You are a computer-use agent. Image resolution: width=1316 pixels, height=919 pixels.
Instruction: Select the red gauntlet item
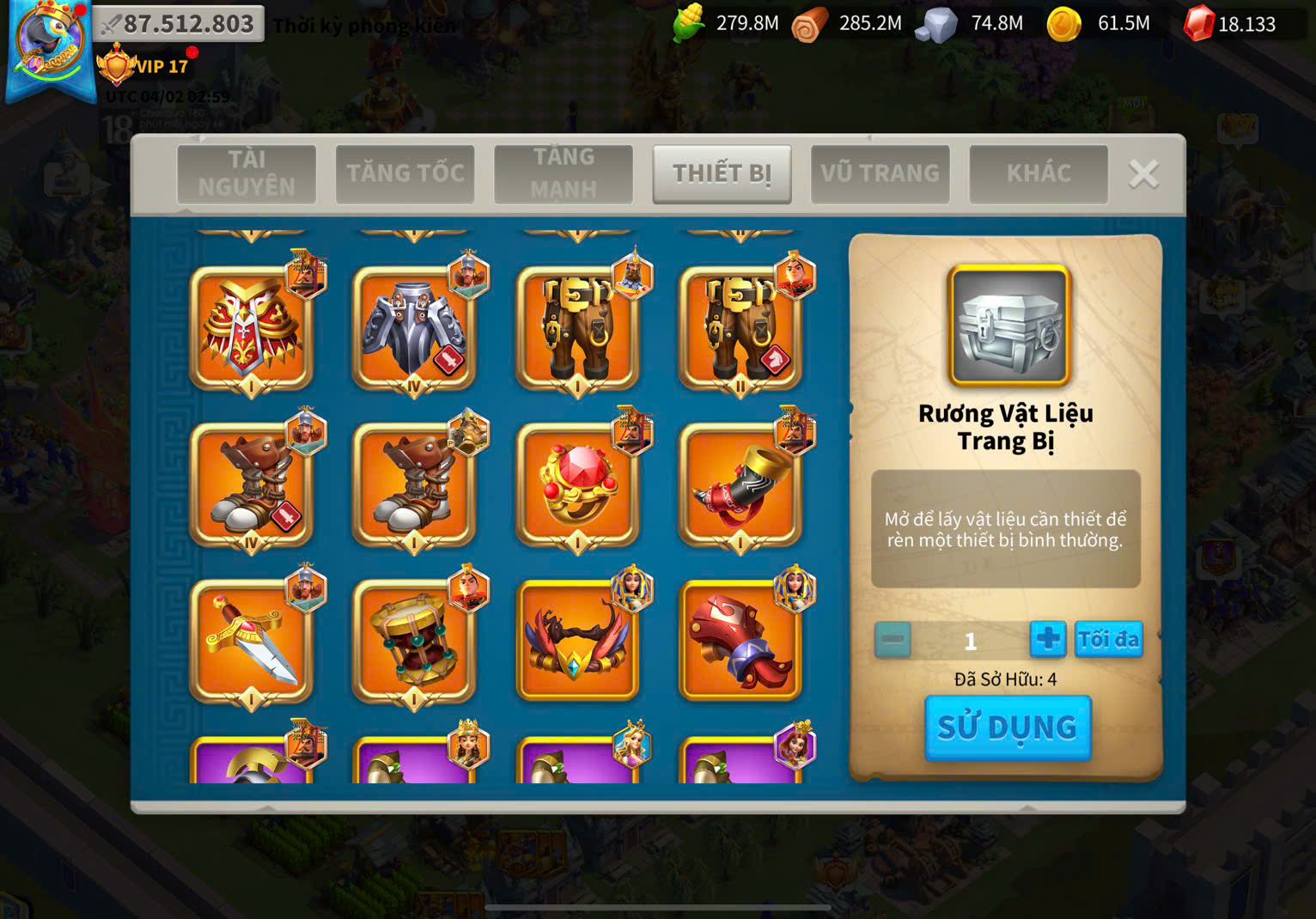point(740,641)
